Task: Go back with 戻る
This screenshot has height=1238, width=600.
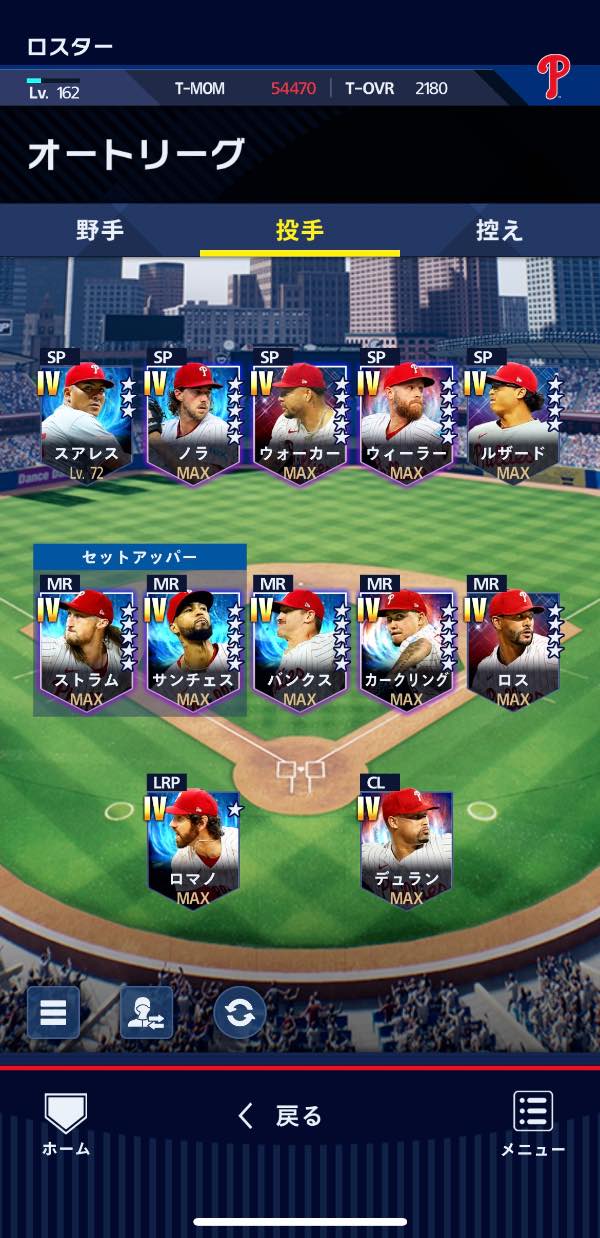Action: (x=281, y=1116)
